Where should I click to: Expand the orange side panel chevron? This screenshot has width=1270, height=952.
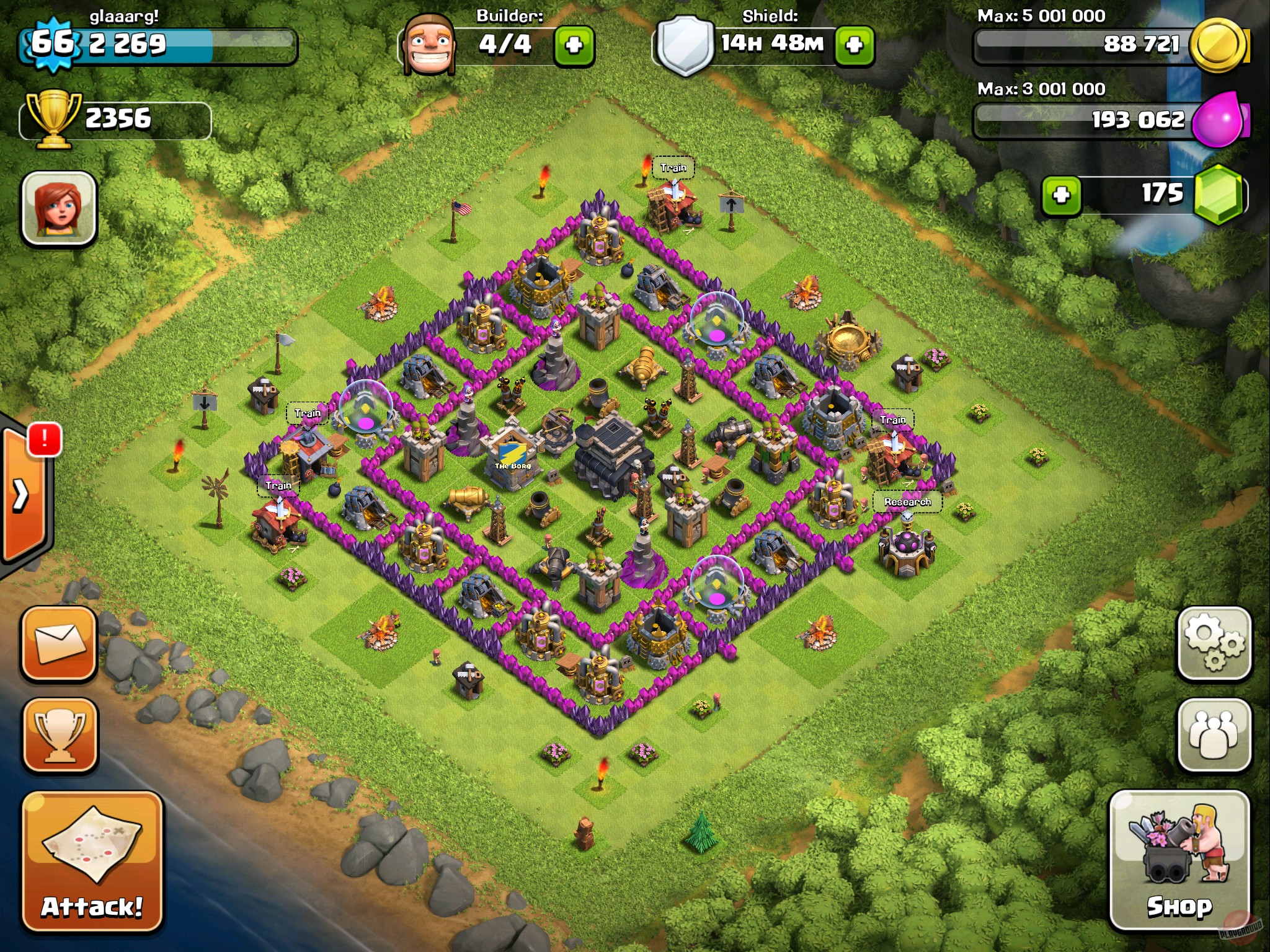coord(22,496)
